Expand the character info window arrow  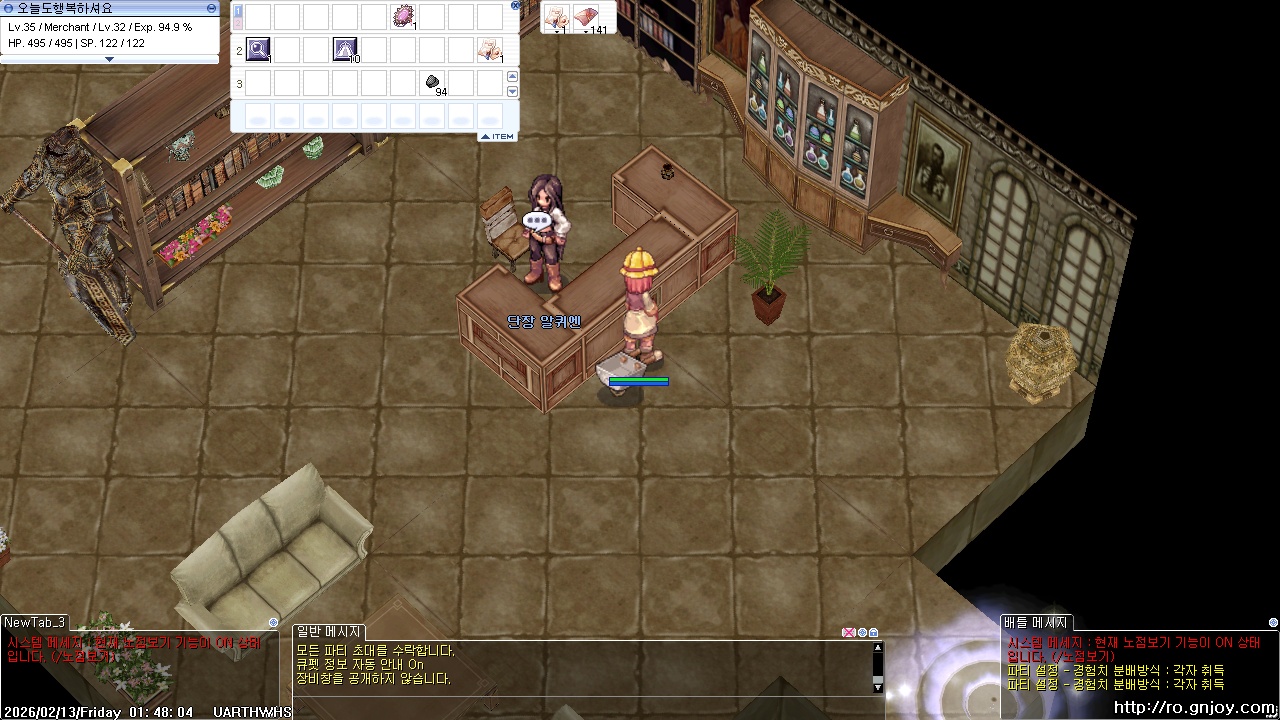[x=110, y=59]
